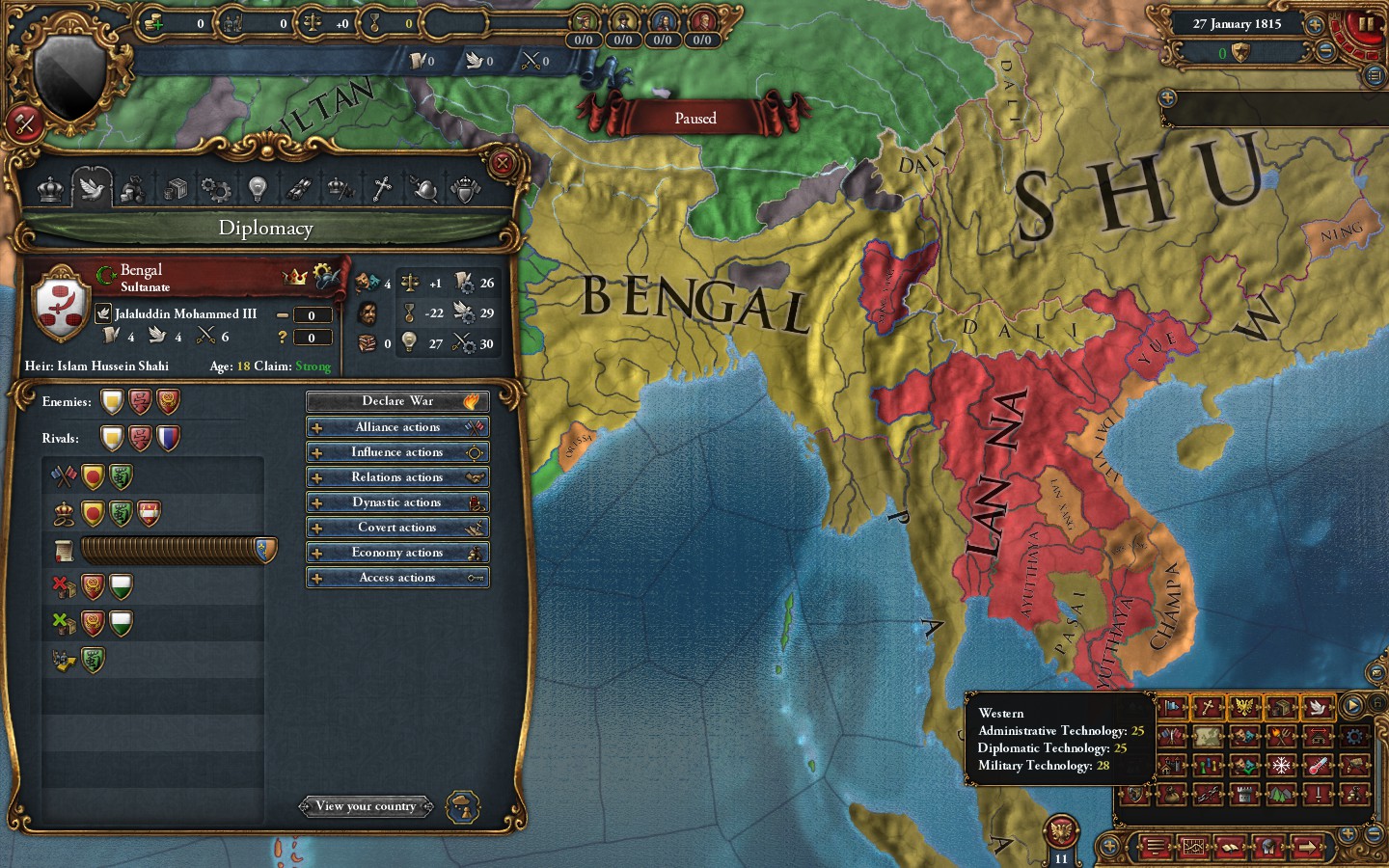Screen dimensions: 1389x868
Task: Enable the trade goods mapmode
Action: (x=1281, y=708)
